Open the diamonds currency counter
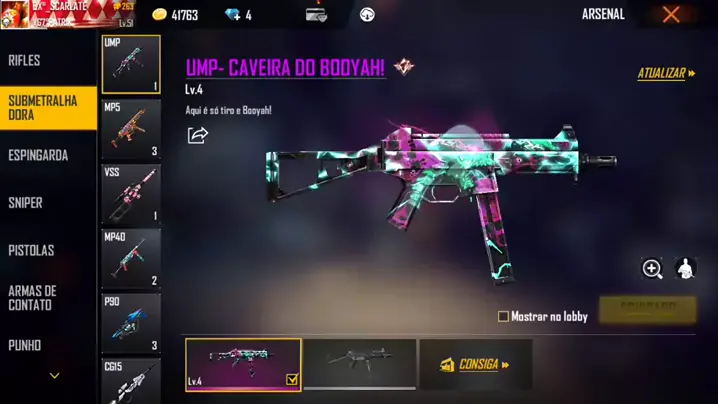The width and height of the screenshot is (718, 404). tap(237, 15)
